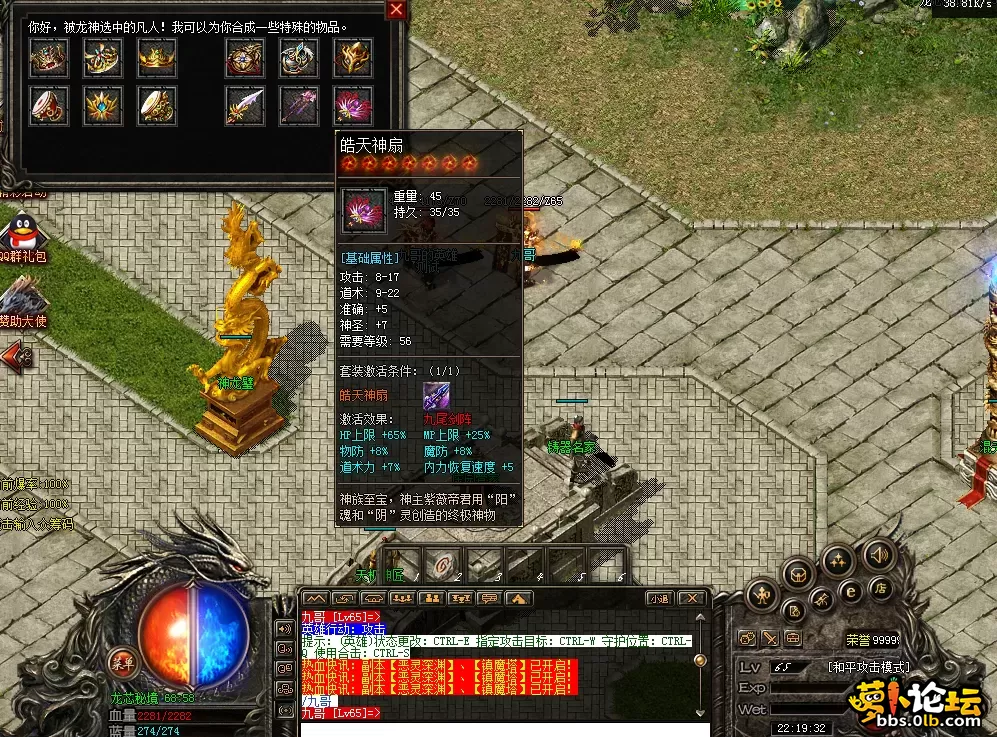Pick the golden crown item slot
The image size is (997, 737).
tap(157, 58)
